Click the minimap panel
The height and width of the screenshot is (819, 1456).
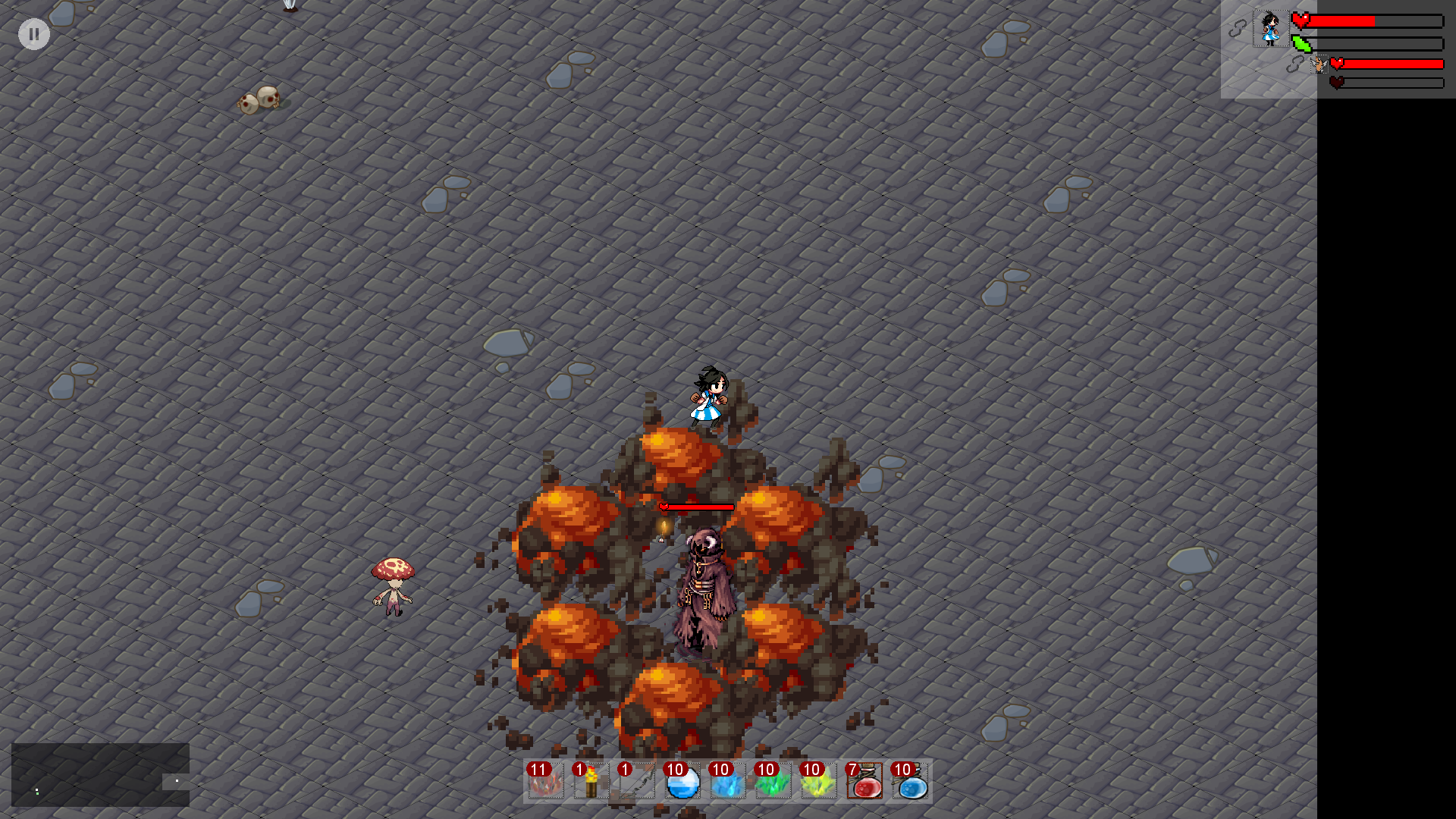click(x=100, y=774)
